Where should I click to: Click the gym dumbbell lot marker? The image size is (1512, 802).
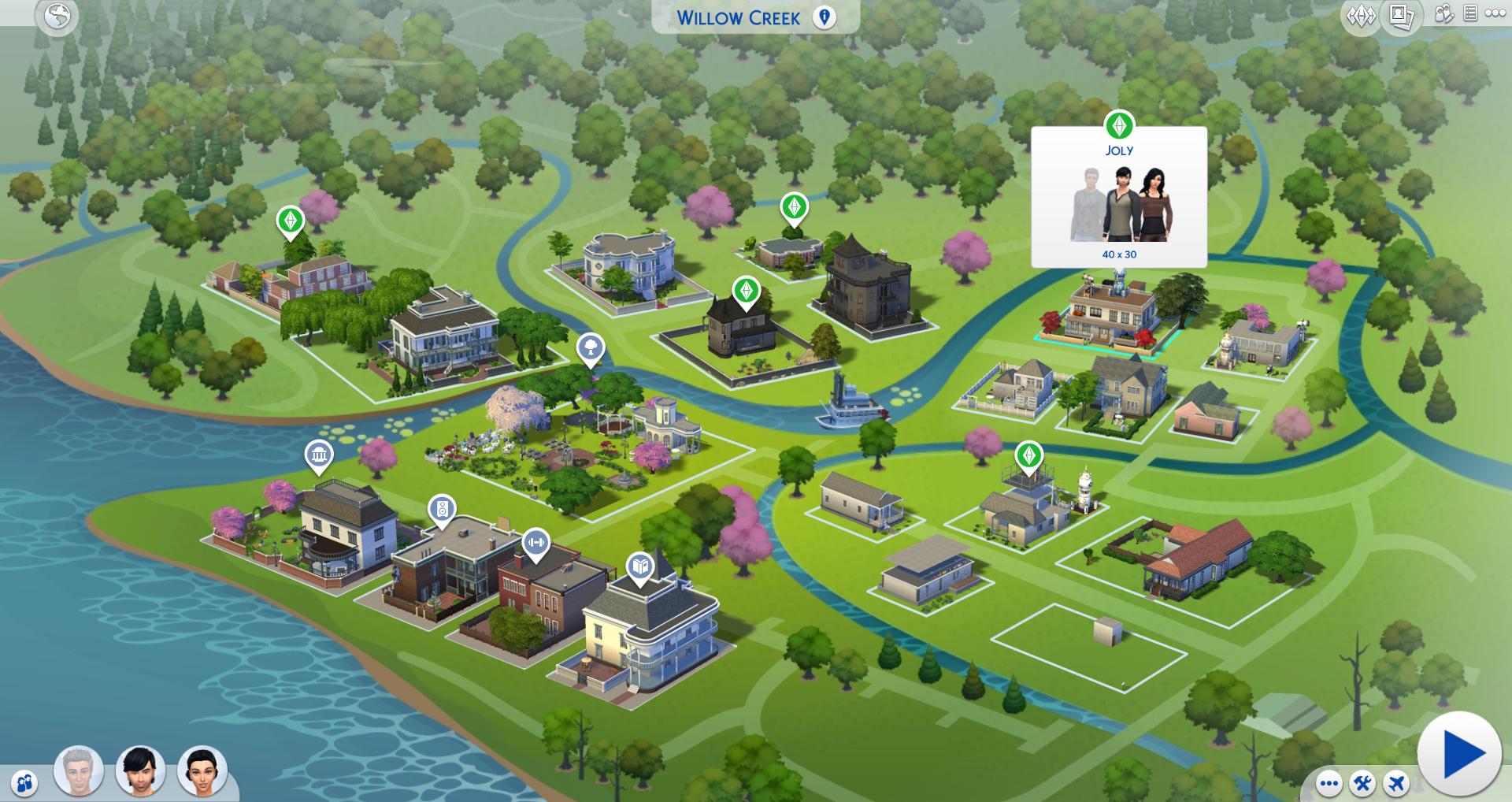click(536, 542)
